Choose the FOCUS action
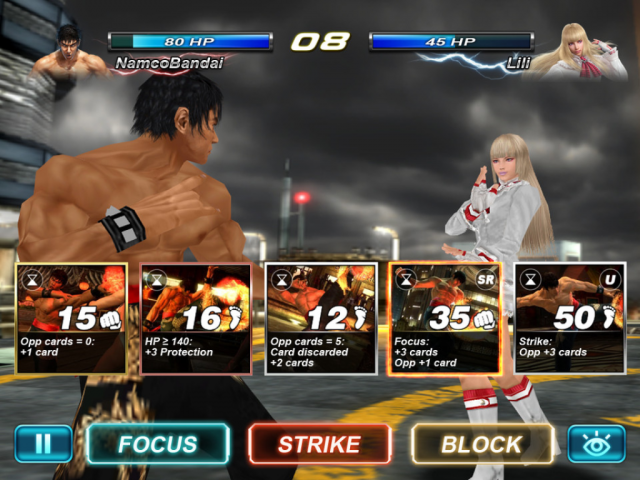640x480 pixels. tap(158, 444)
